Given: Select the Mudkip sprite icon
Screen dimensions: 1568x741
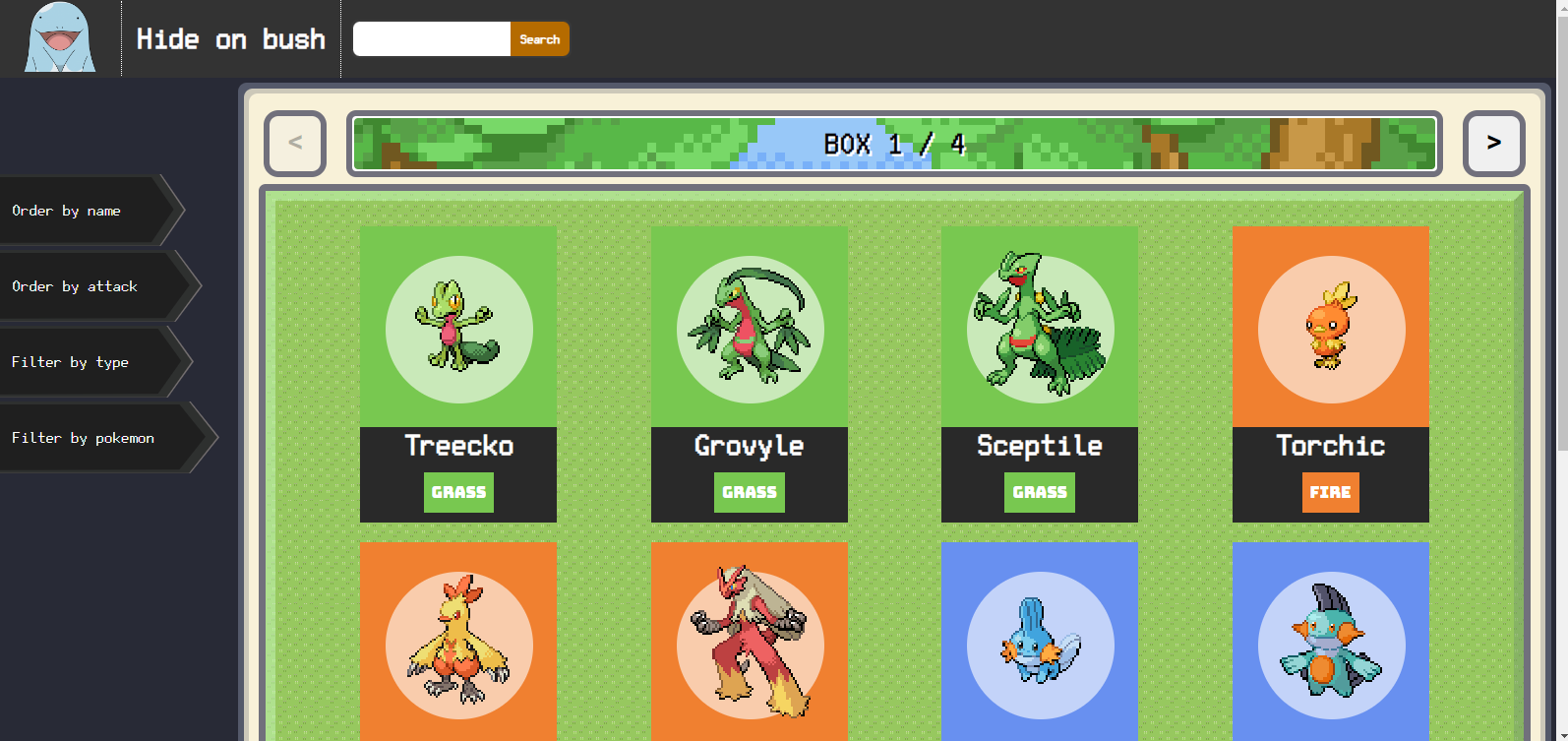Looking at the screenshot, I should [x=1039, y=645].
